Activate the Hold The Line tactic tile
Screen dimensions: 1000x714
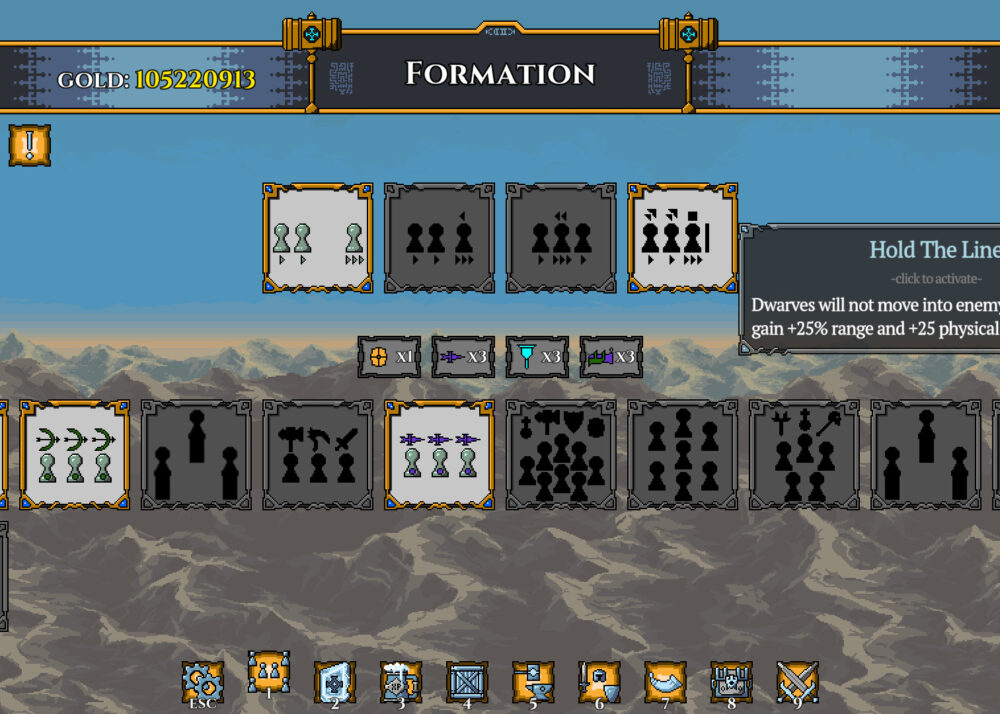coord(682,238)
